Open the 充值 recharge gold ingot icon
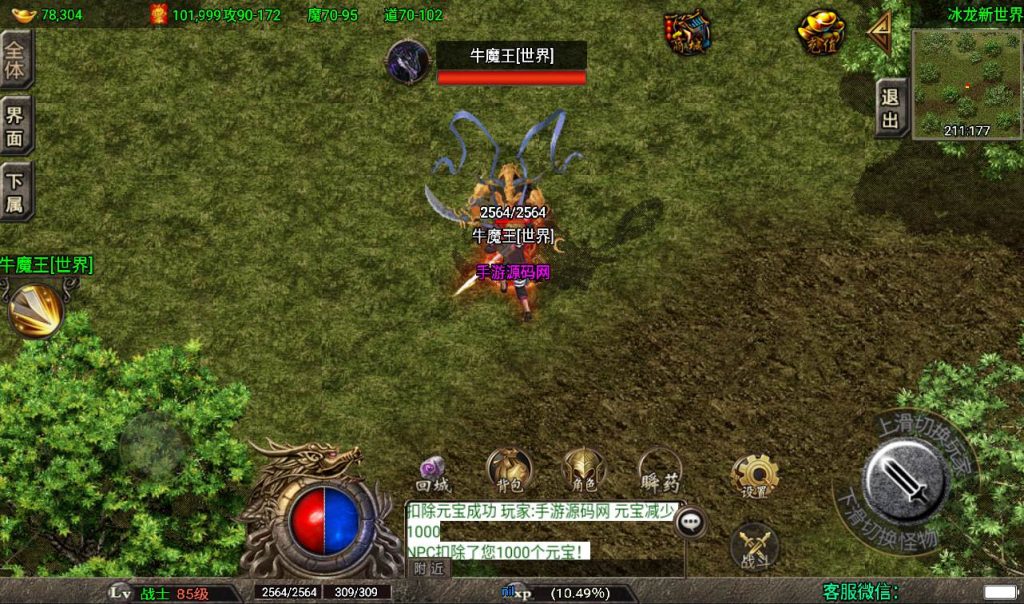 (x=821, y=33)
